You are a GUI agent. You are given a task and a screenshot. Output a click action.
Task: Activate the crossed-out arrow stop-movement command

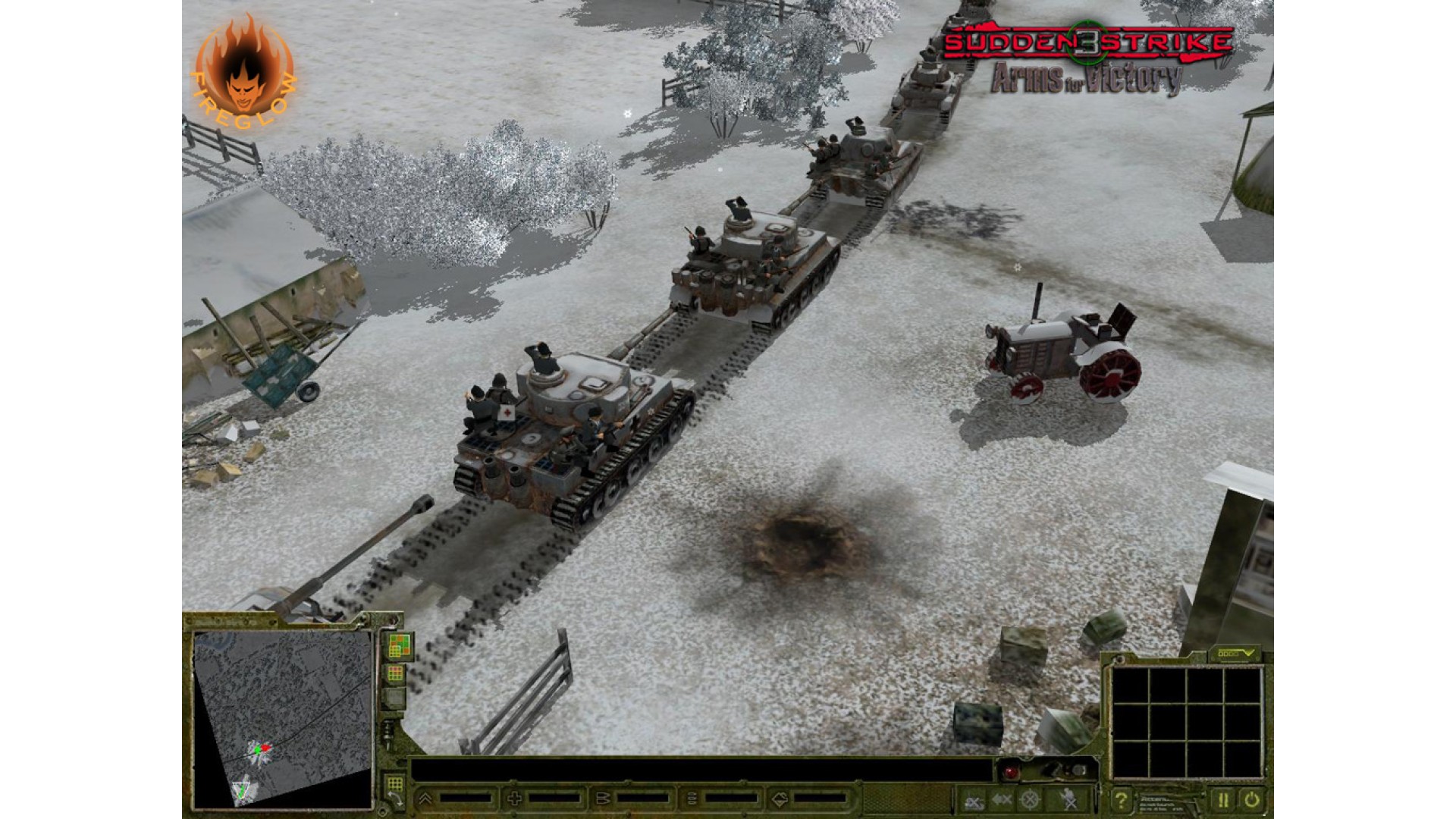pyautogui.click(x=1002, y=799)
